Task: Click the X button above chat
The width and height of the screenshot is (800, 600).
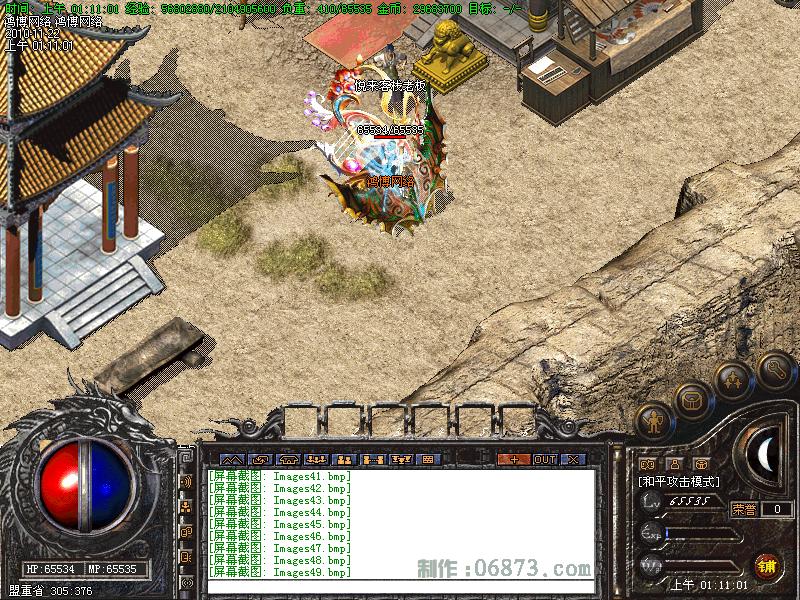Action: [x=573, y=459]
